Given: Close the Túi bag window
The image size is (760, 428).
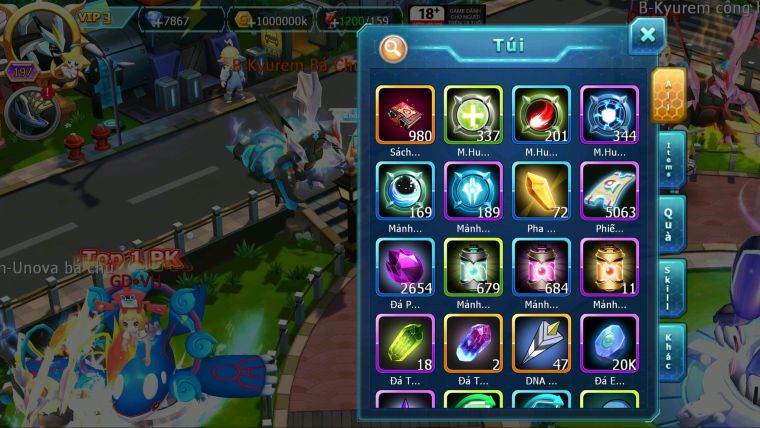Looking at the screenshot, I should (647, 36).
